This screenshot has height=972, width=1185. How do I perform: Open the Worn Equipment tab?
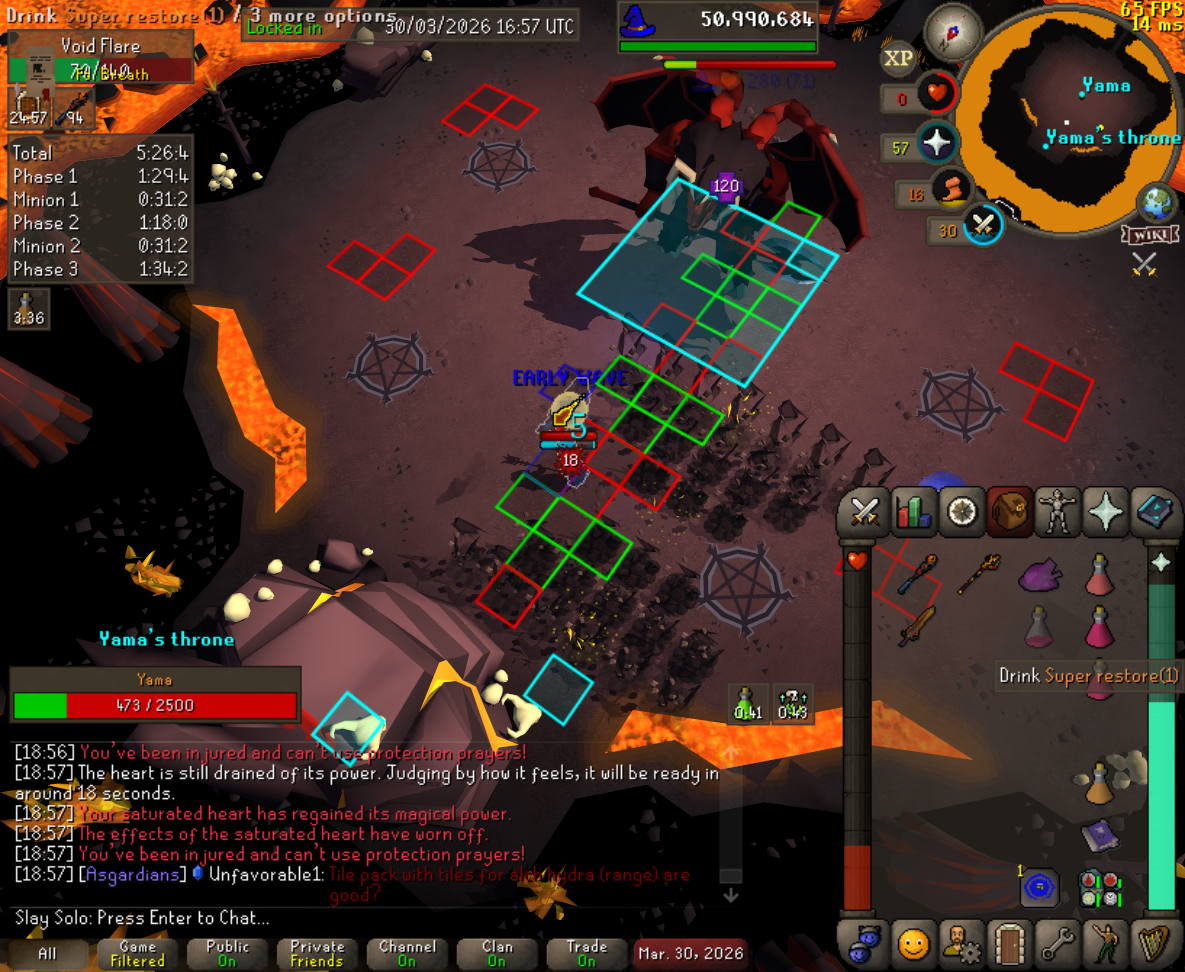click(x=1057, y=512)
